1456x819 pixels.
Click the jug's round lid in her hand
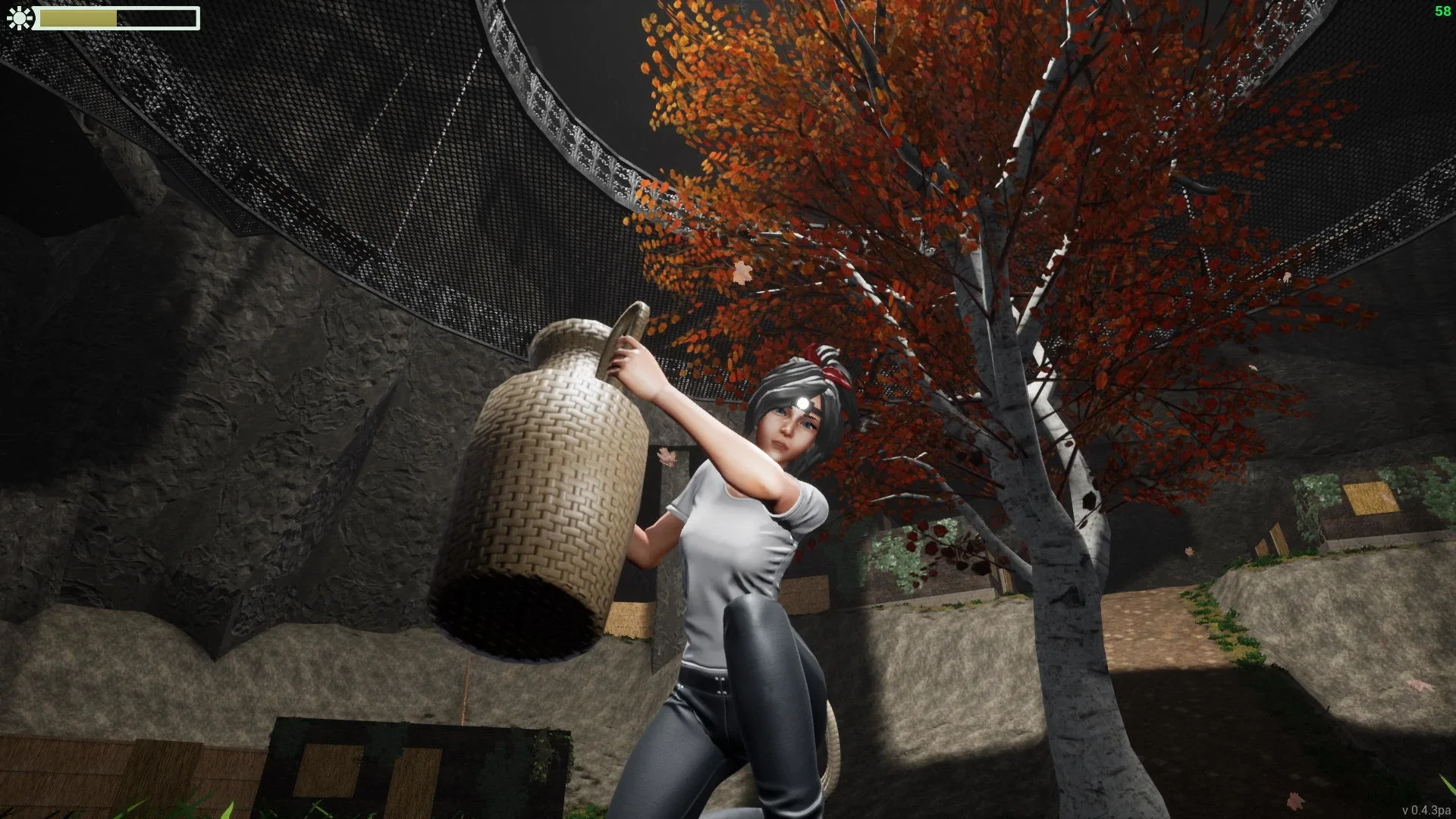point(626,341)
